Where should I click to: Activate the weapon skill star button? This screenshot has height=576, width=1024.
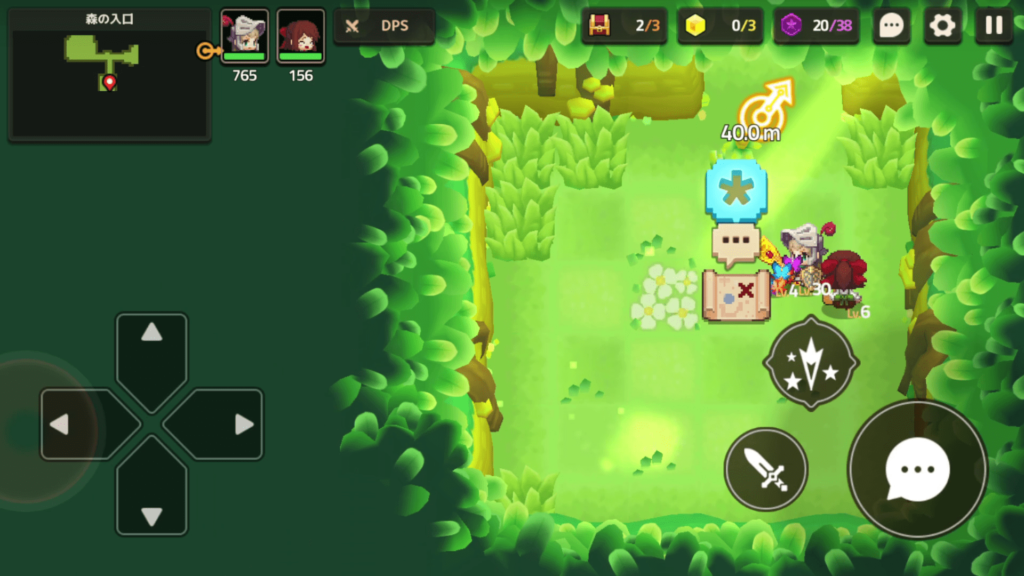(x=810, y=364)
